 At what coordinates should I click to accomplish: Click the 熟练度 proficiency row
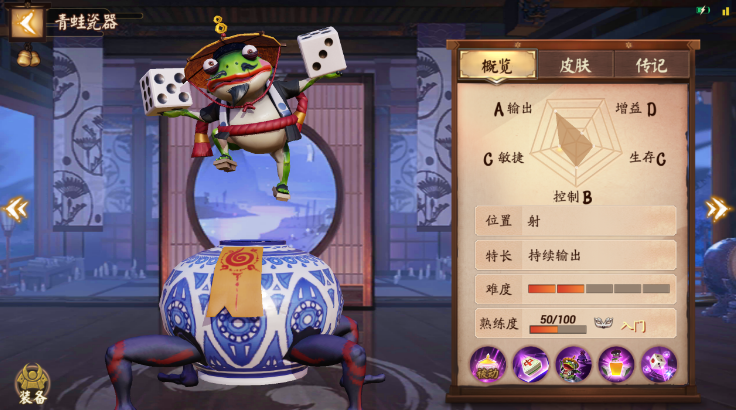(x=575, y=323)
